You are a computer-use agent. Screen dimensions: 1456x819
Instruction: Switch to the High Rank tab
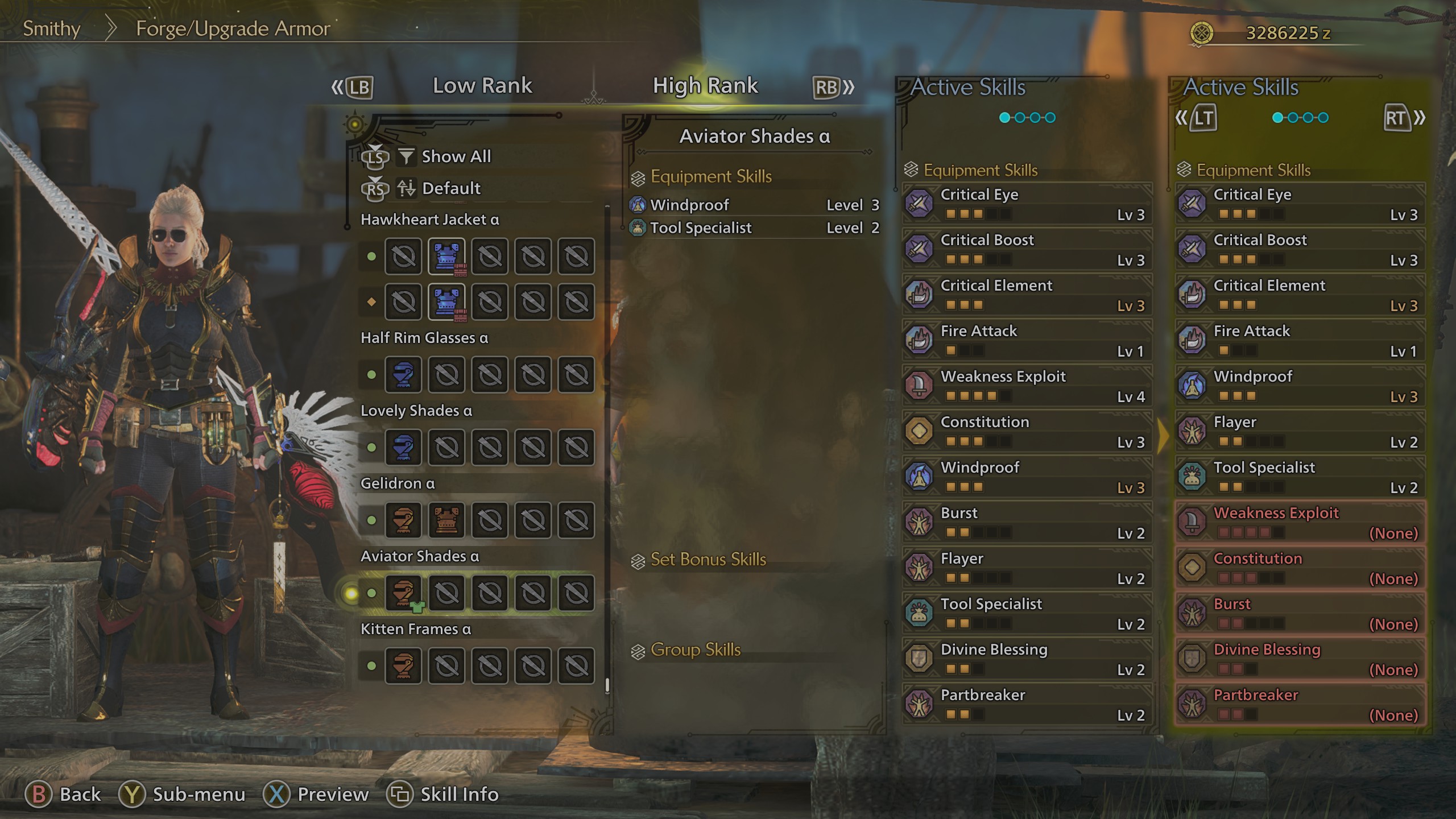click(x=705, y=85)
